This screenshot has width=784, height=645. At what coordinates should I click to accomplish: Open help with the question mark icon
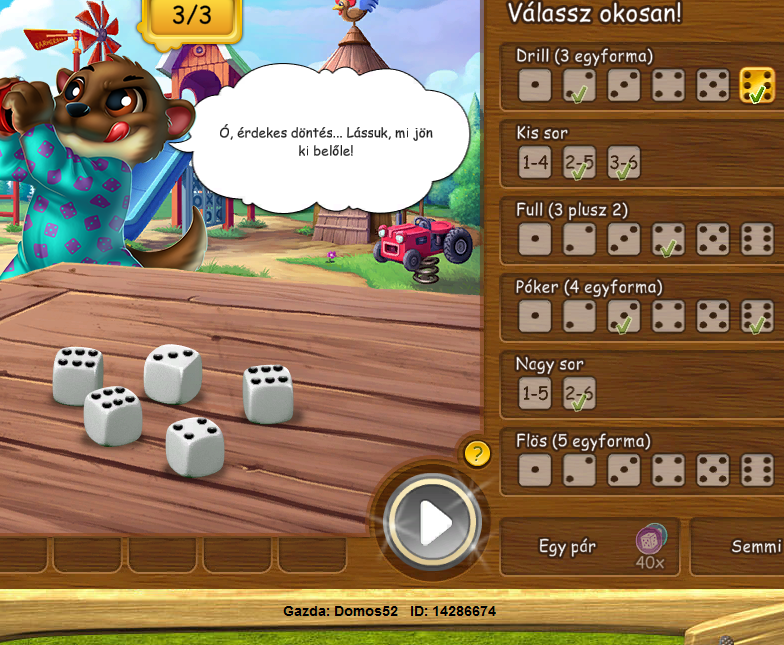[477, 454]
